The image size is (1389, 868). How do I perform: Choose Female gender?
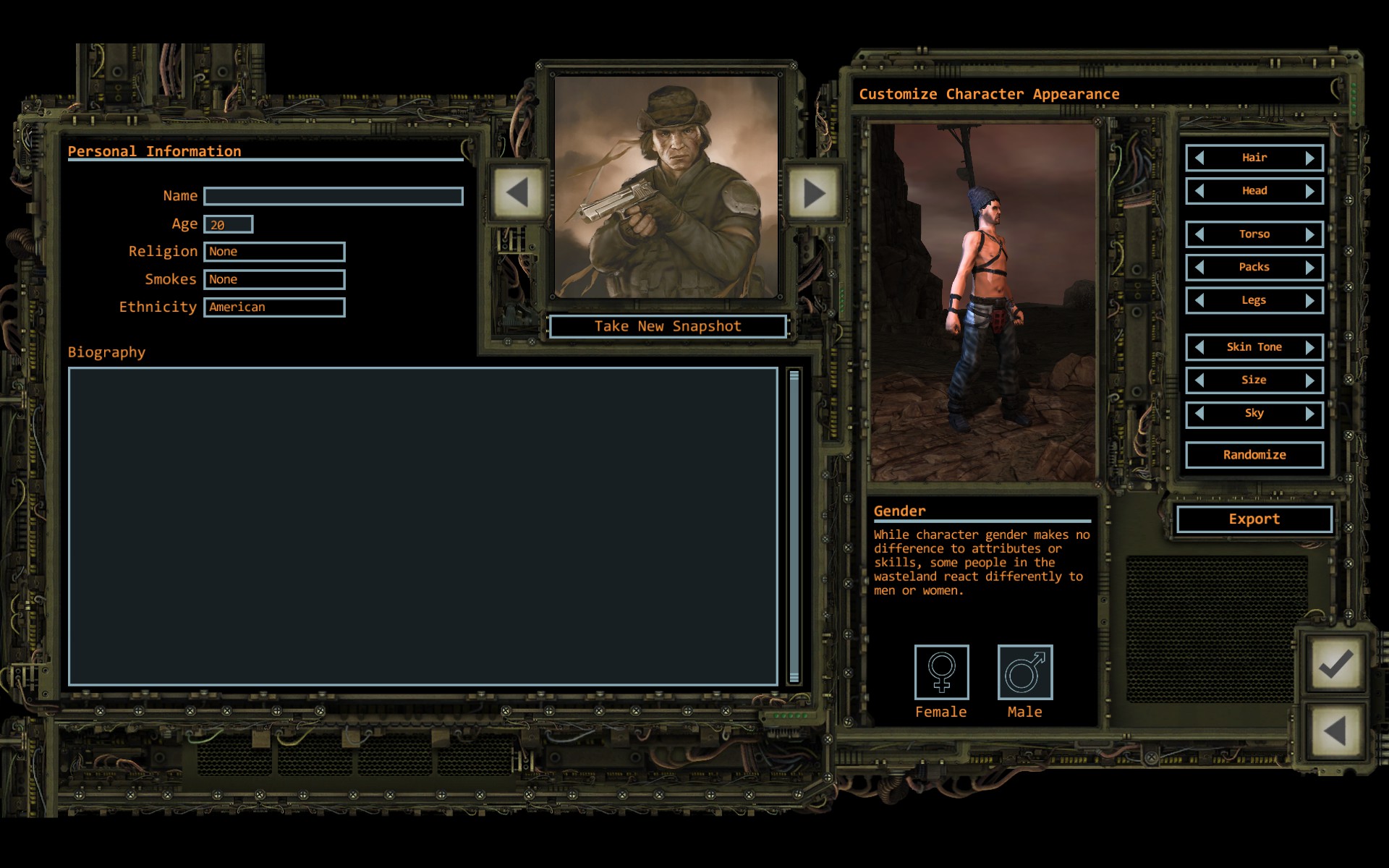[x=941, y=673]
